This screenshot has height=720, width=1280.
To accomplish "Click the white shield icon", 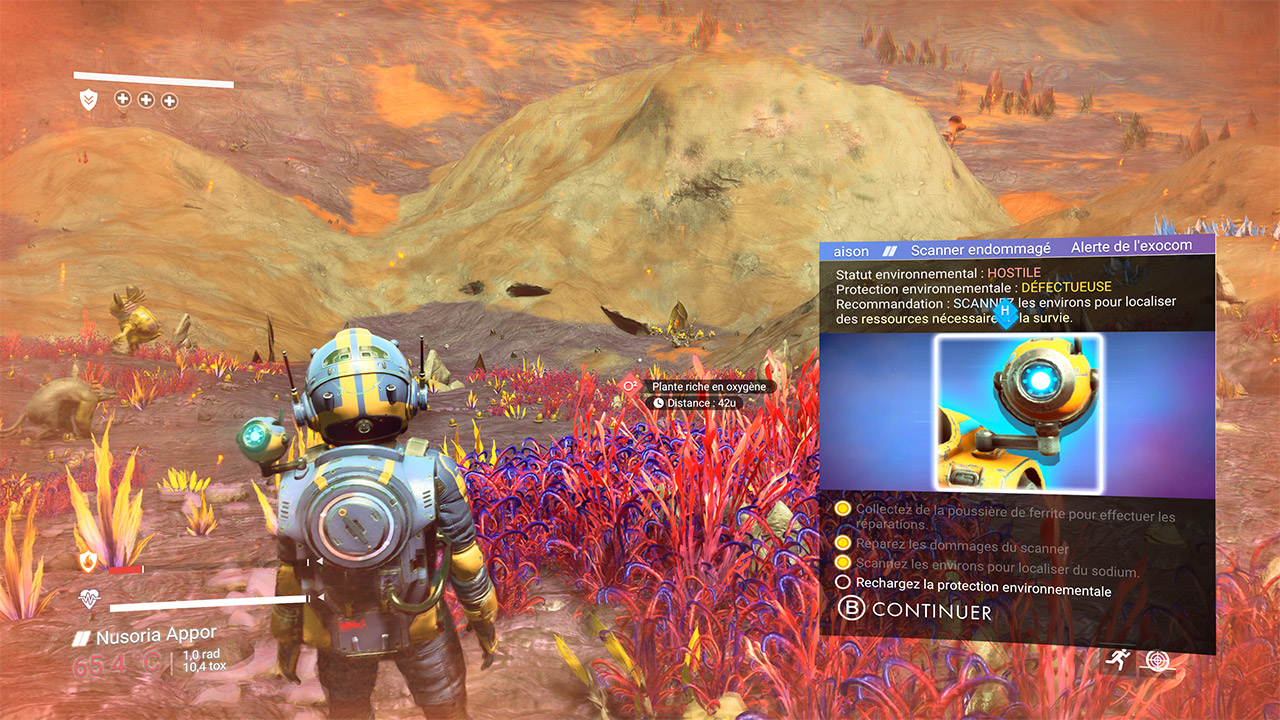I will click(89, 99).
